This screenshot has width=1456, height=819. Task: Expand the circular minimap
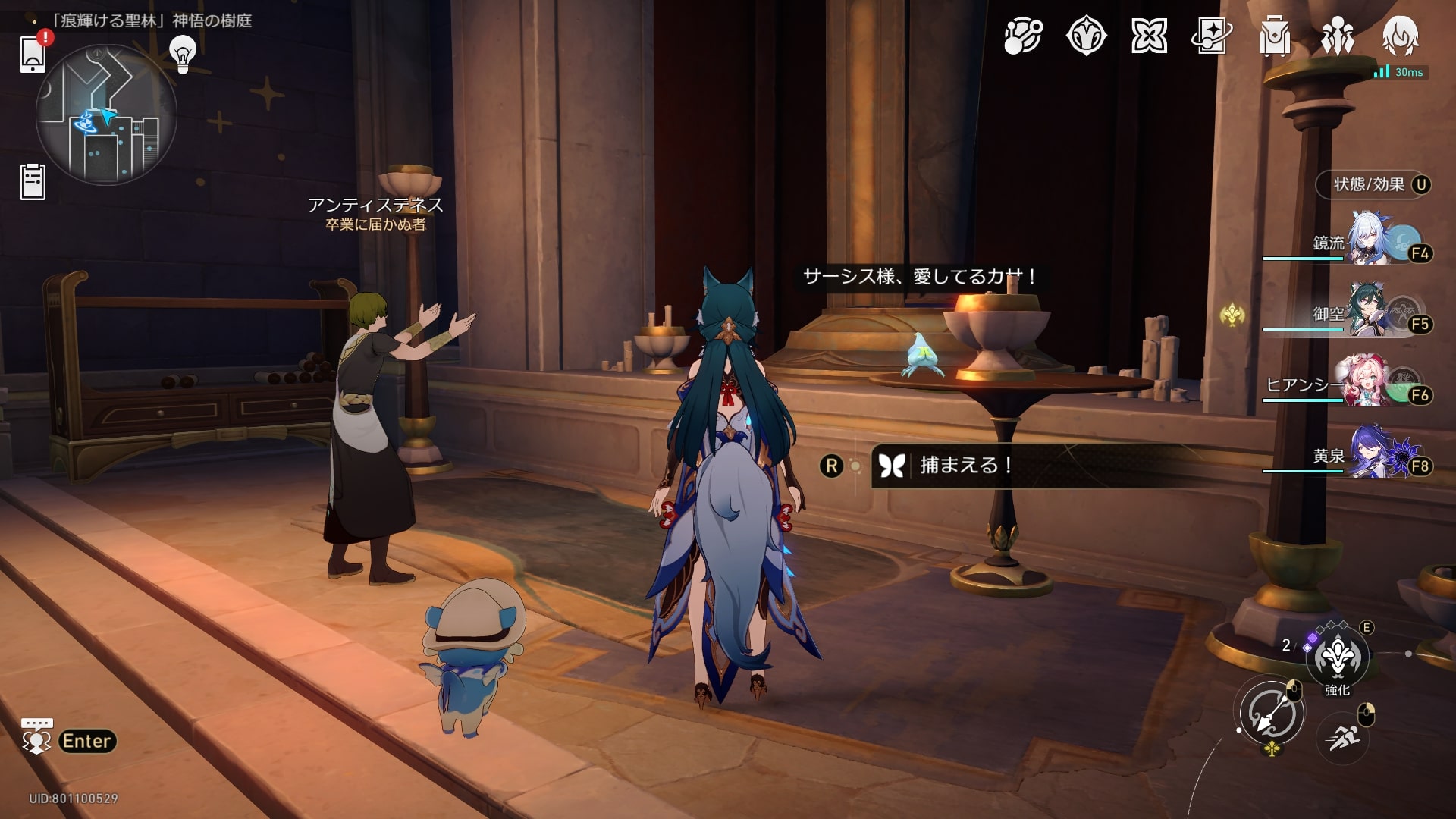pyautogui.click(x=106, y=115)
